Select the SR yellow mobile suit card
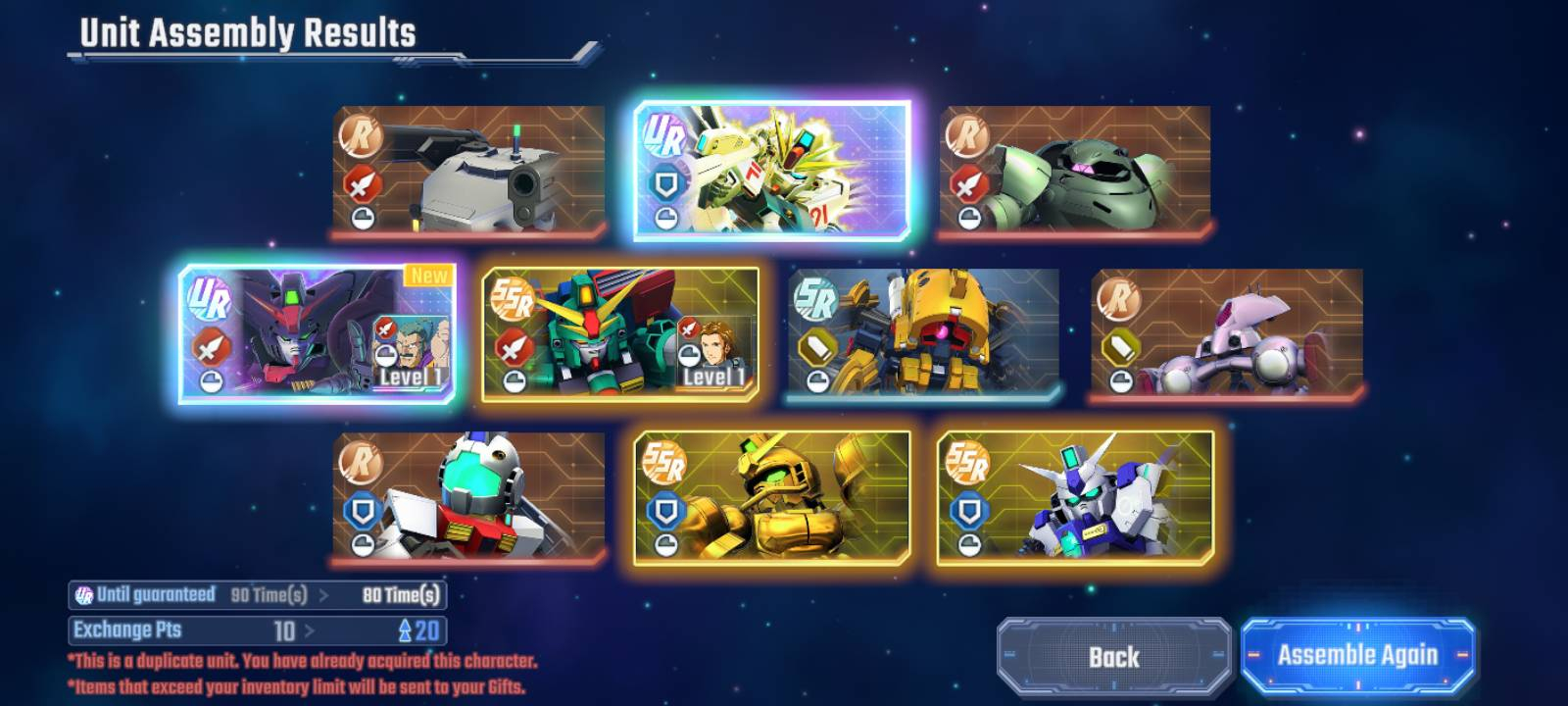This screenshot has height=706, width=1568. (x=923, y=333)
